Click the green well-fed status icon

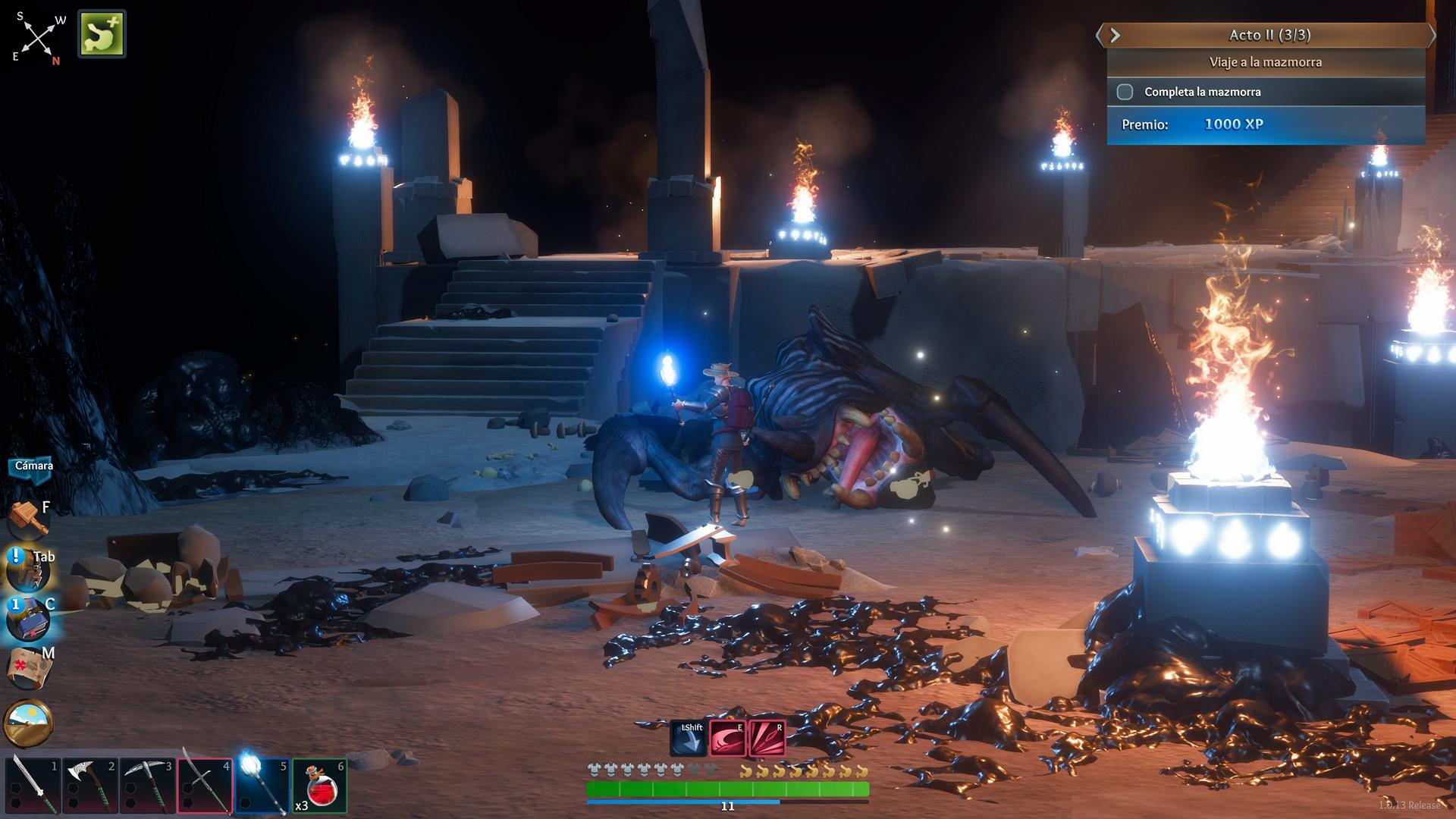(102, 33)
